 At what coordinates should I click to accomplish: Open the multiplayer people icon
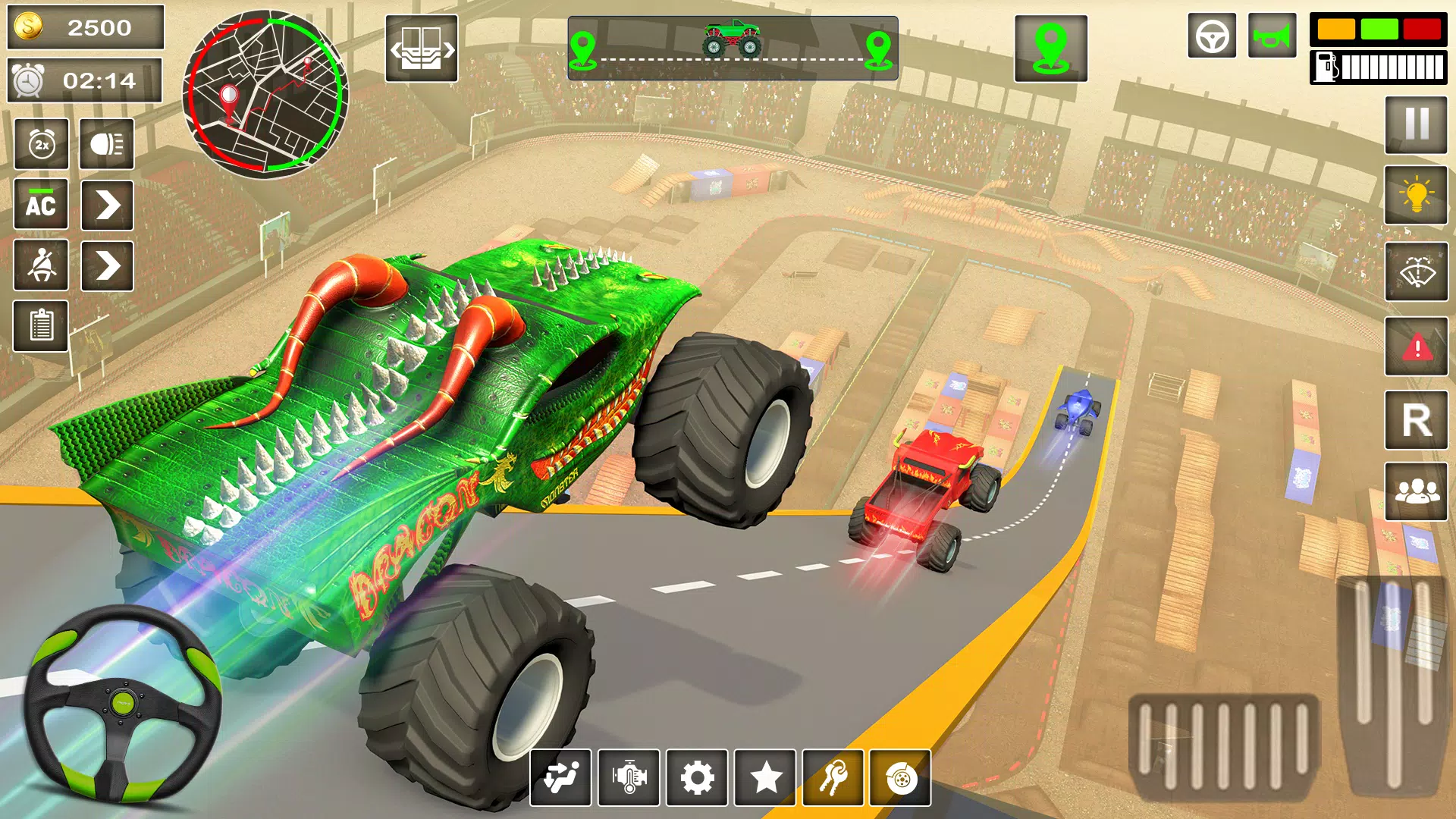click(x=1416, y=491)
